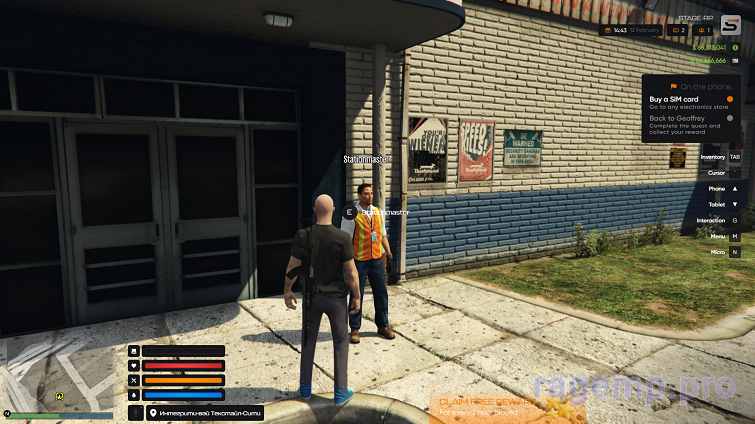Claim the free reward banner

pyautogui.click(x=490, y=404)
